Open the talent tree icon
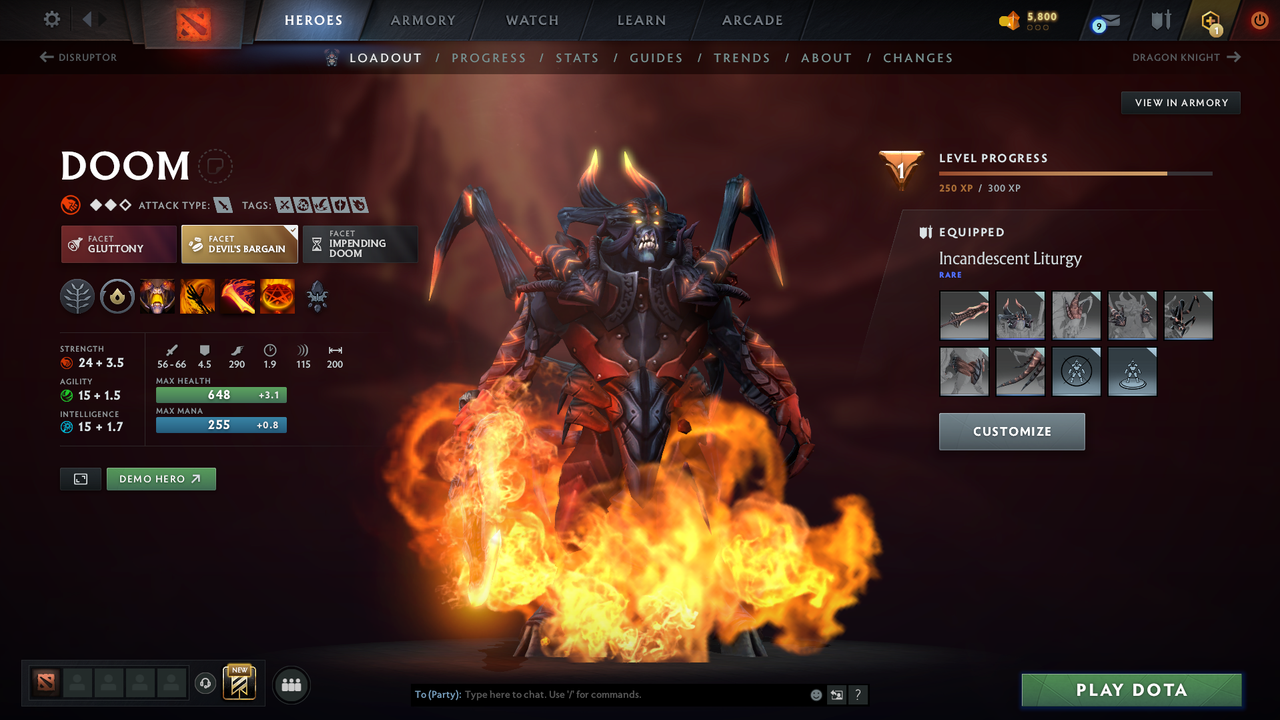Screen dimensions: 1280x720 tap(77, 296)
